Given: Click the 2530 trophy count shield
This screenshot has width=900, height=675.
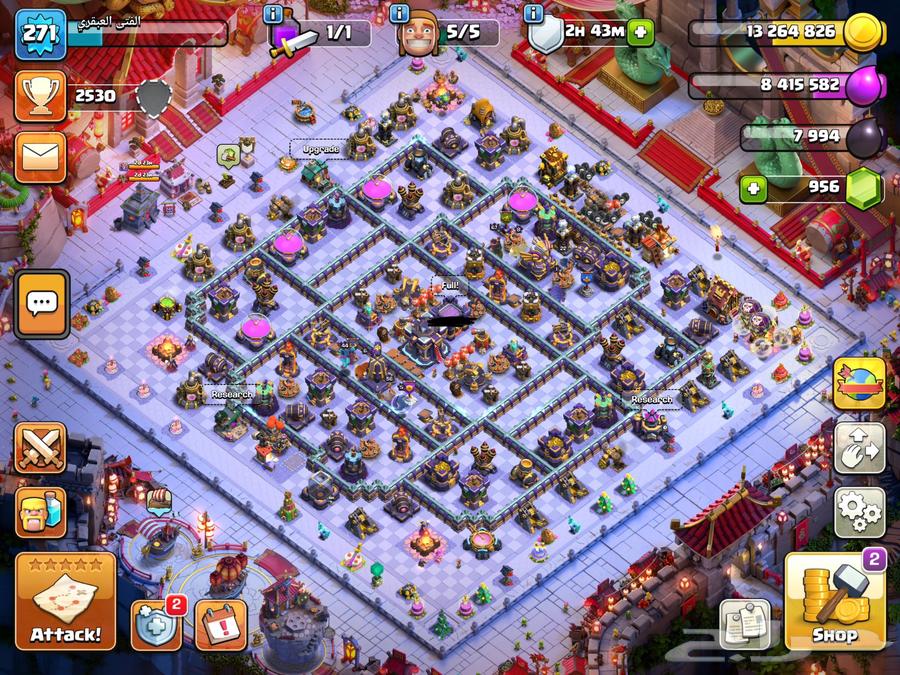Looking at the screenshot, I should [x=153, y=97].
